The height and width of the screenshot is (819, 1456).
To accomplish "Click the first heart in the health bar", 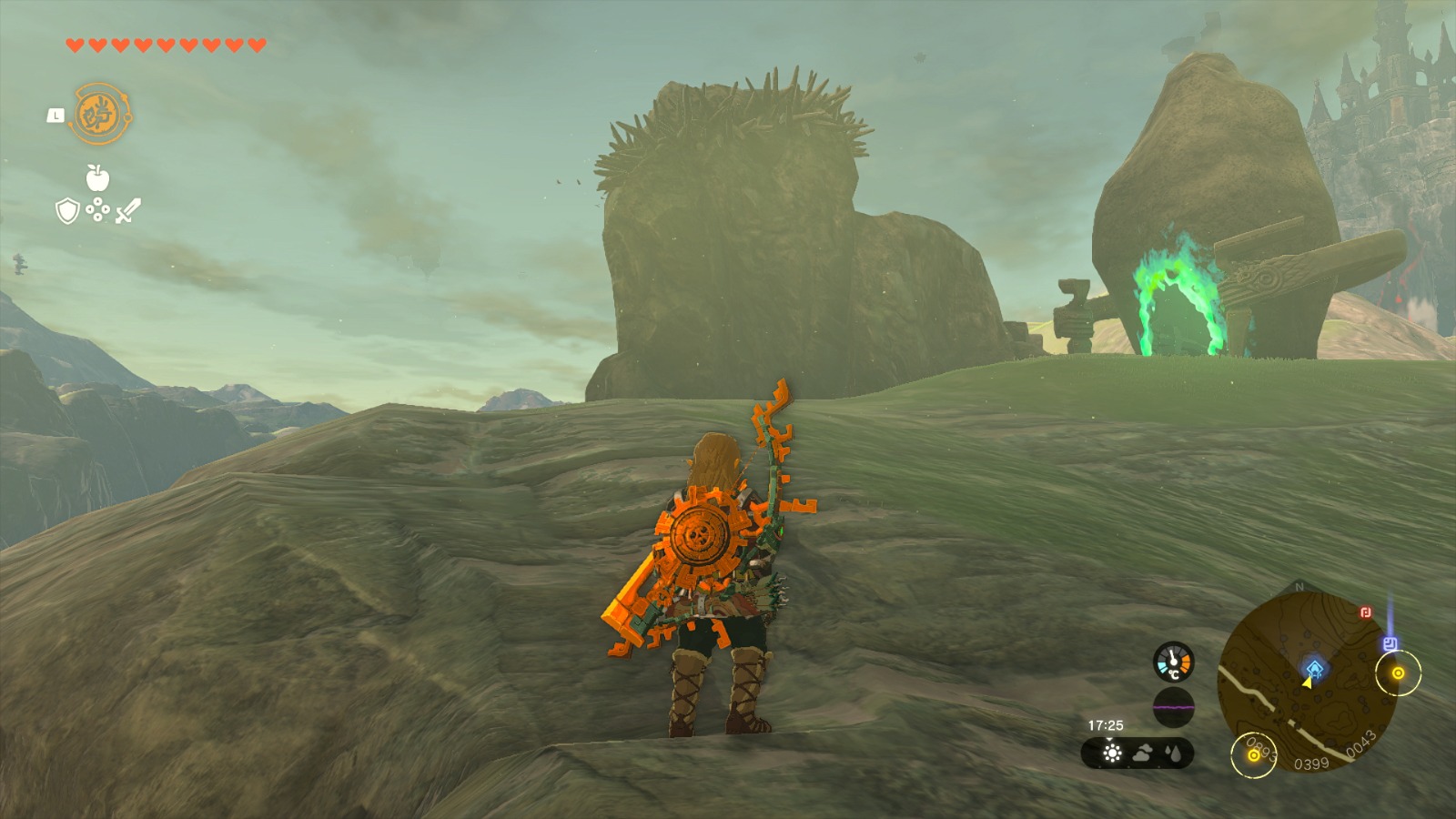I will pos(75,45).
